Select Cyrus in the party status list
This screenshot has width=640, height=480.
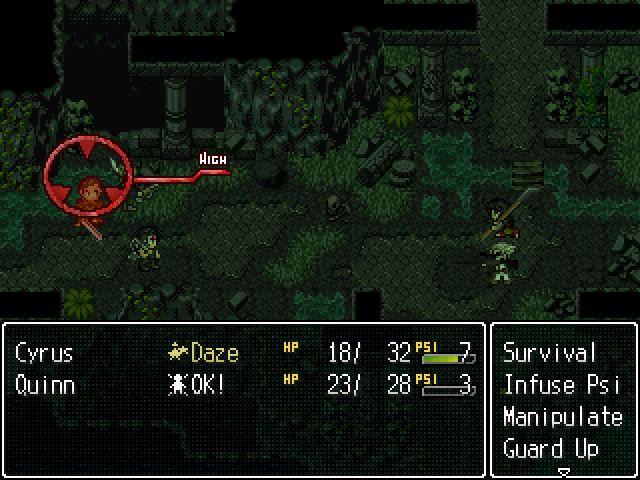click(45, 353)
